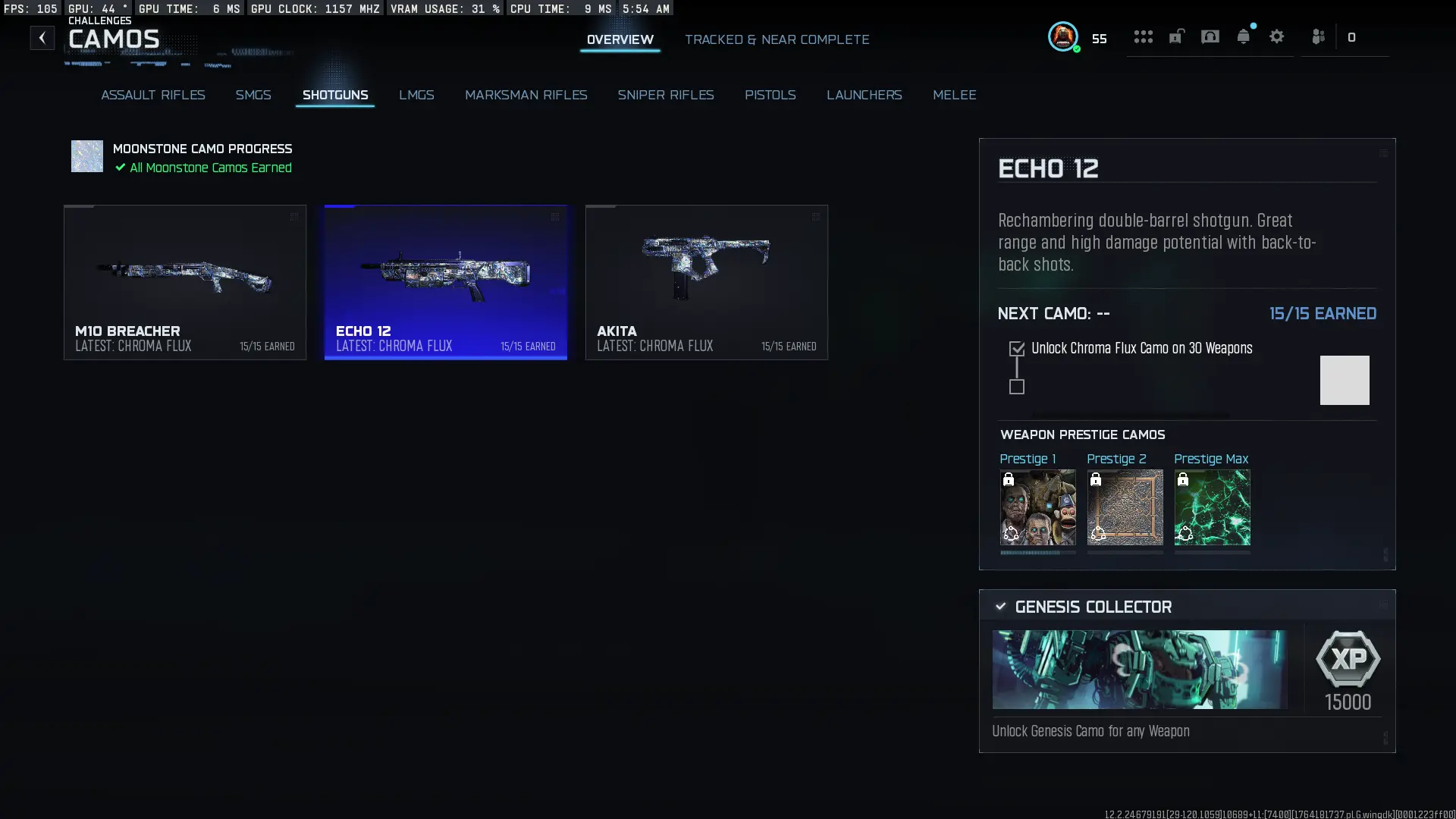Click the back arrow next to Camos

(x=42, y=37)
